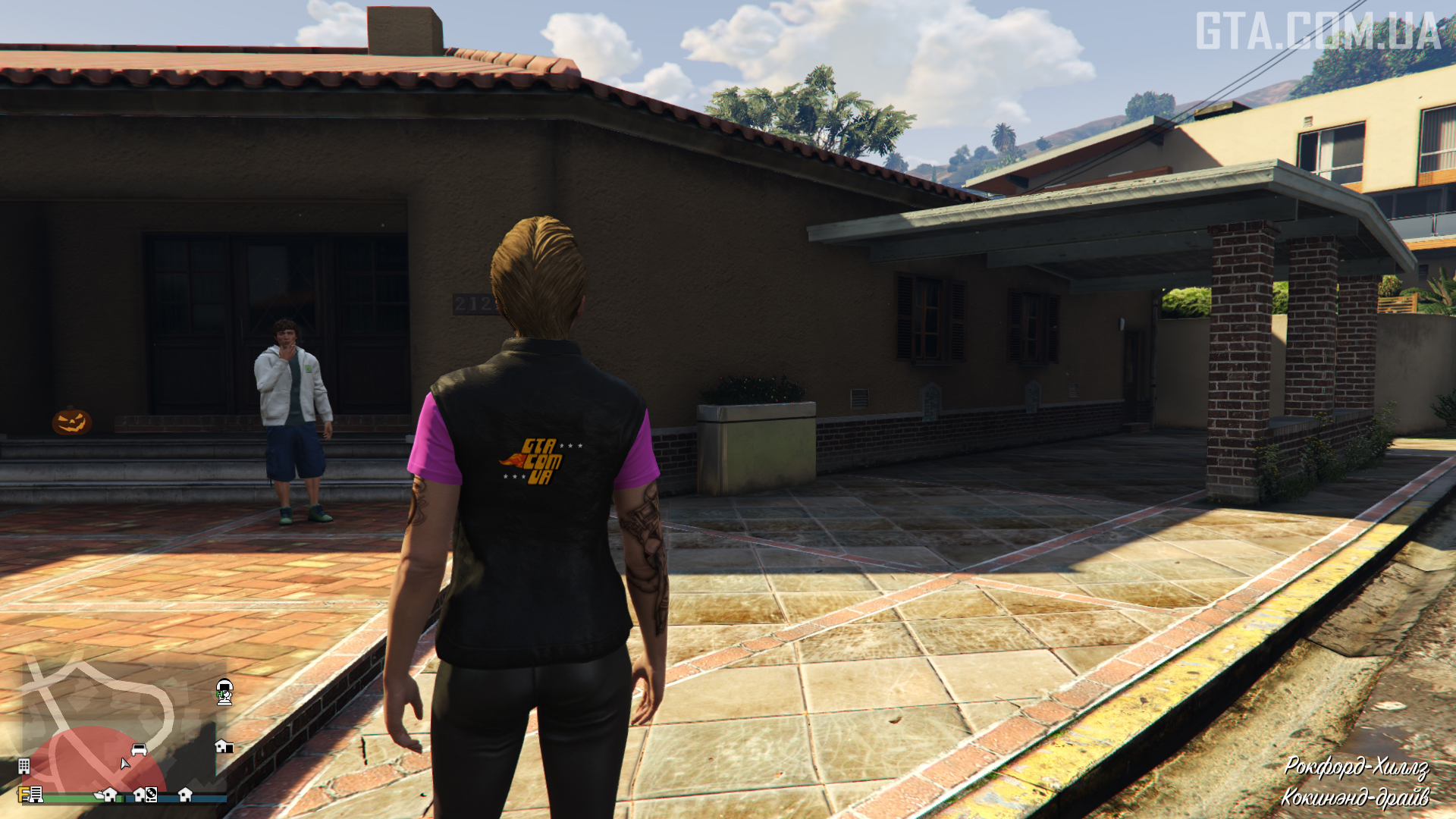Viewport: 1456px width, 819px height.
Task: Click the house with garage blip
Action: click(x=224, y=746)
